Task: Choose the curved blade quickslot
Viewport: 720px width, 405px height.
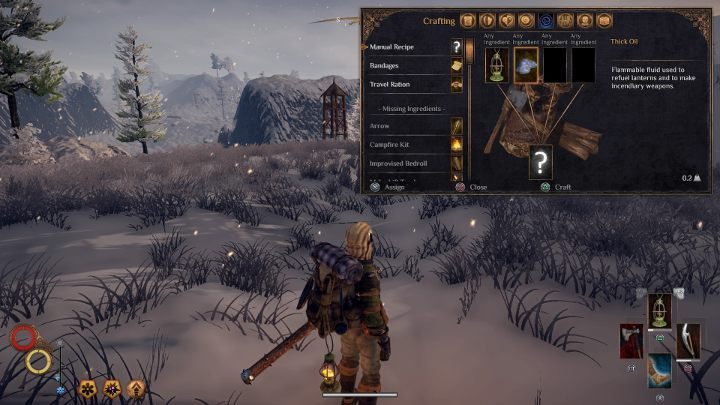Action: coord(689,340)
